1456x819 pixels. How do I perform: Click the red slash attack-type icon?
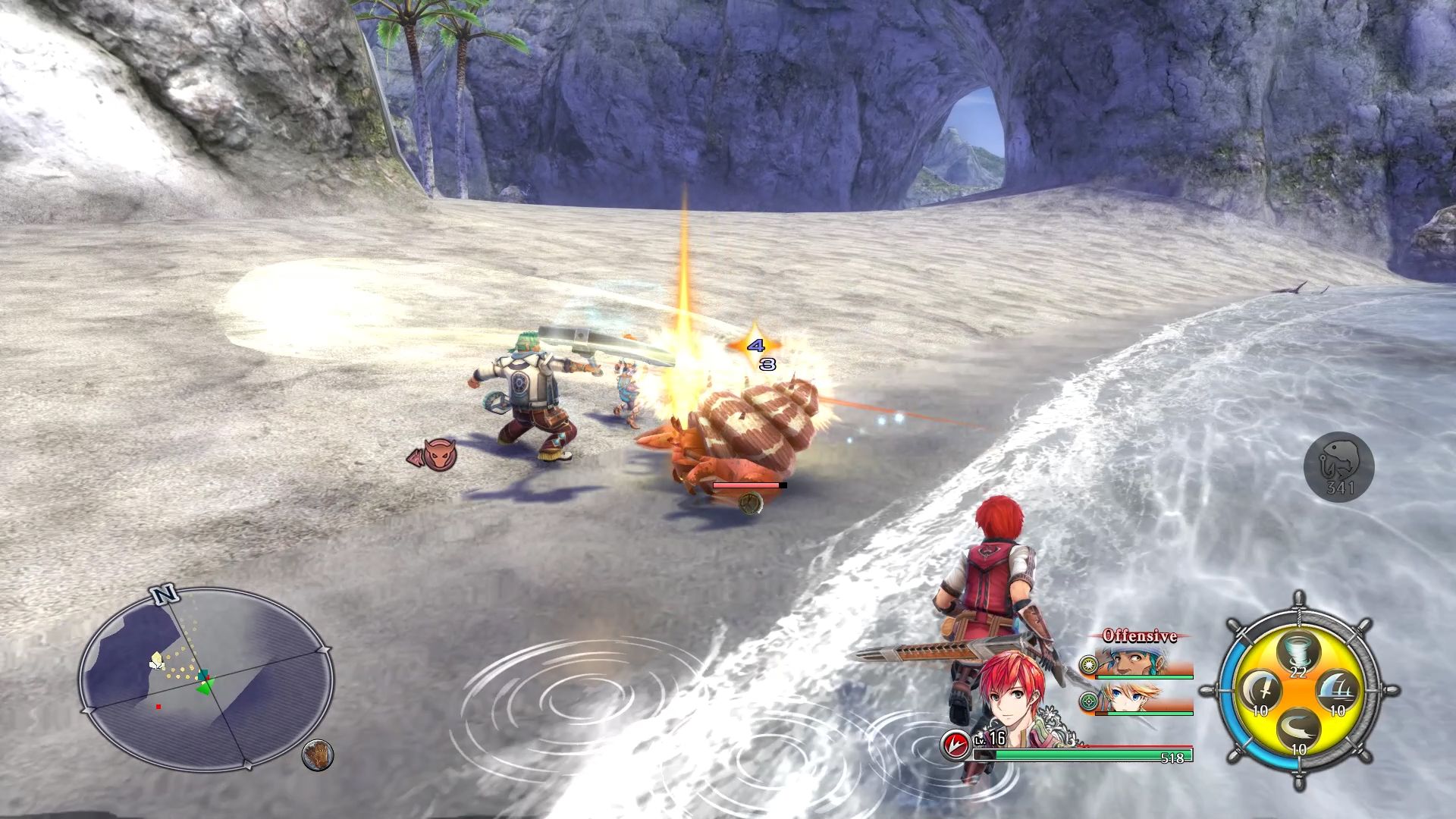tap(956, 745)
